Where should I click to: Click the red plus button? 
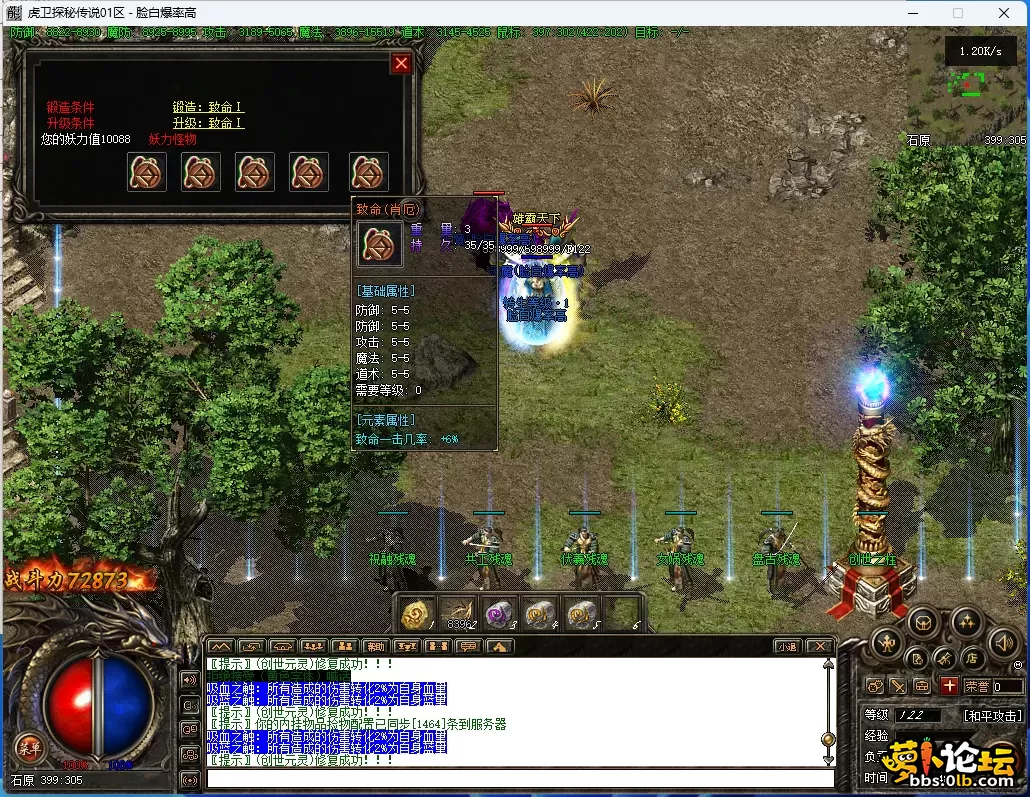pos(948,686)
